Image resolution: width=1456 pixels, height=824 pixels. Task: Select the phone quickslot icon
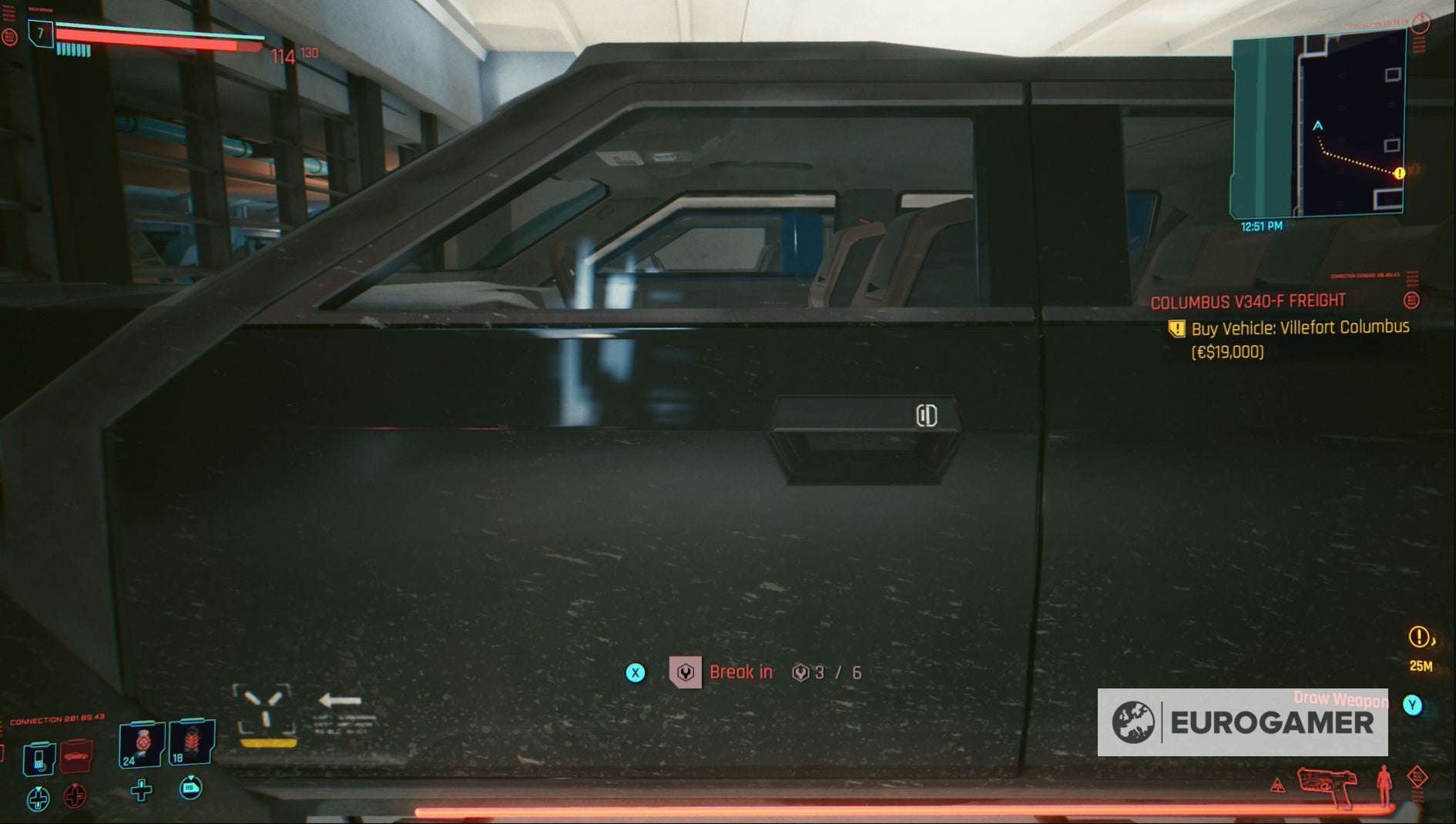pos(38,759)
